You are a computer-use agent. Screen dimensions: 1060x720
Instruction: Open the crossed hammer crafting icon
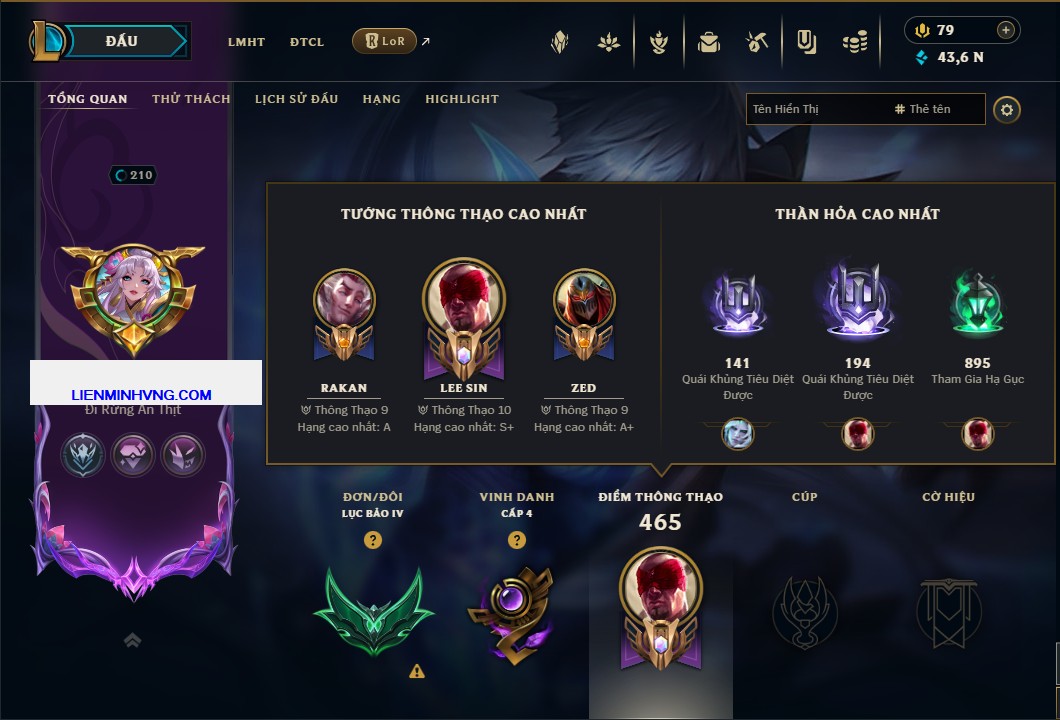click(x=756, y=42)
